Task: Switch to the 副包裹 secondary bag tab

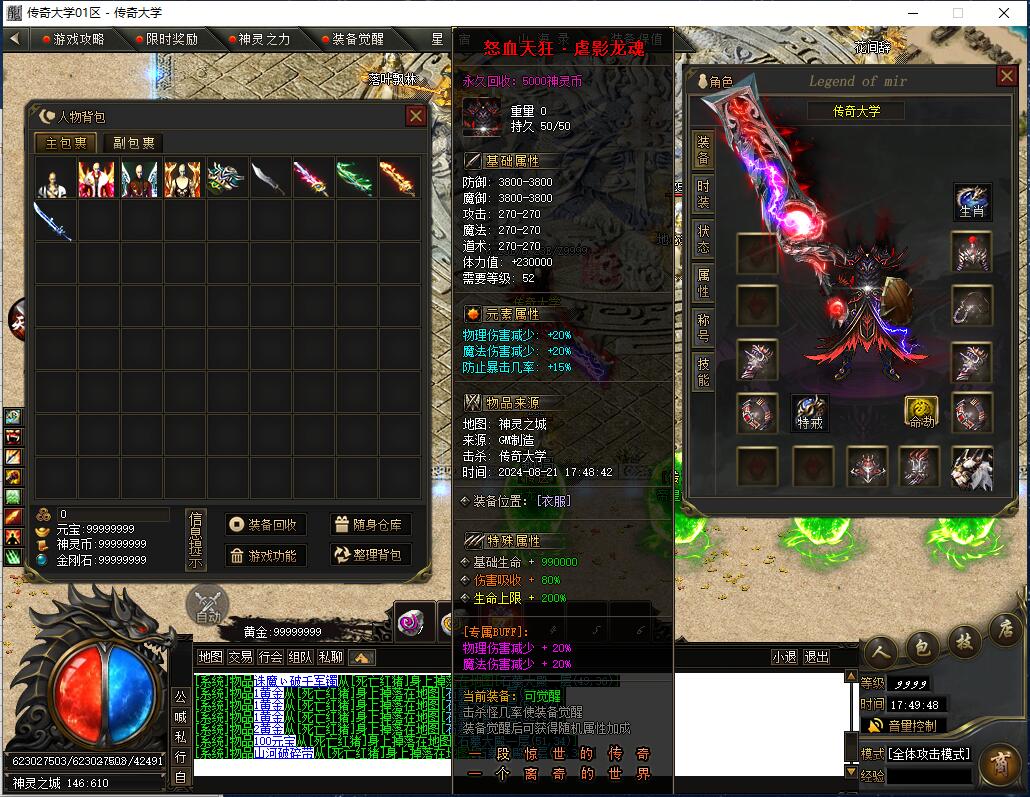Action: pos(132,143)
